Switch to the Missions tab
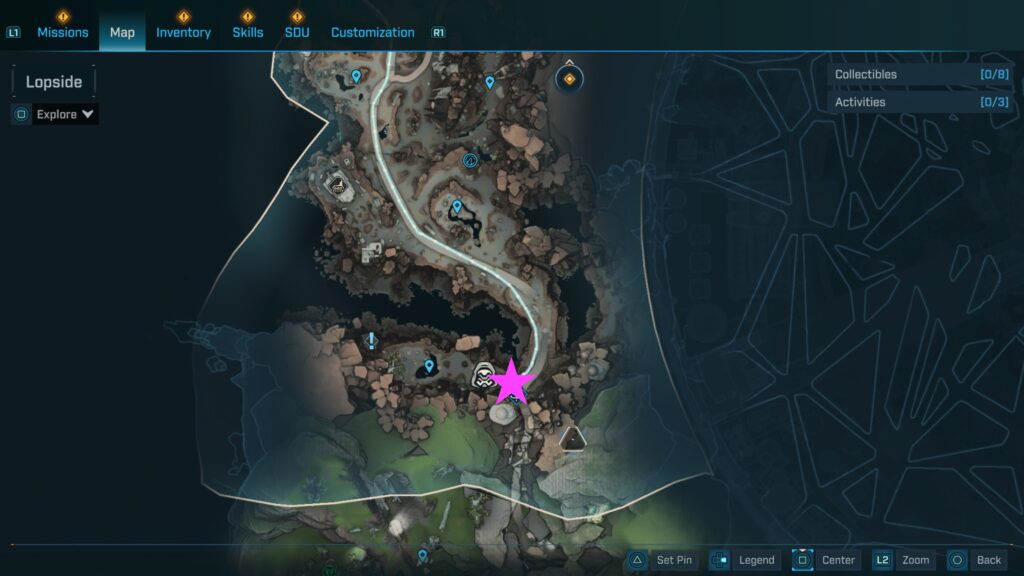 point(62,32)
